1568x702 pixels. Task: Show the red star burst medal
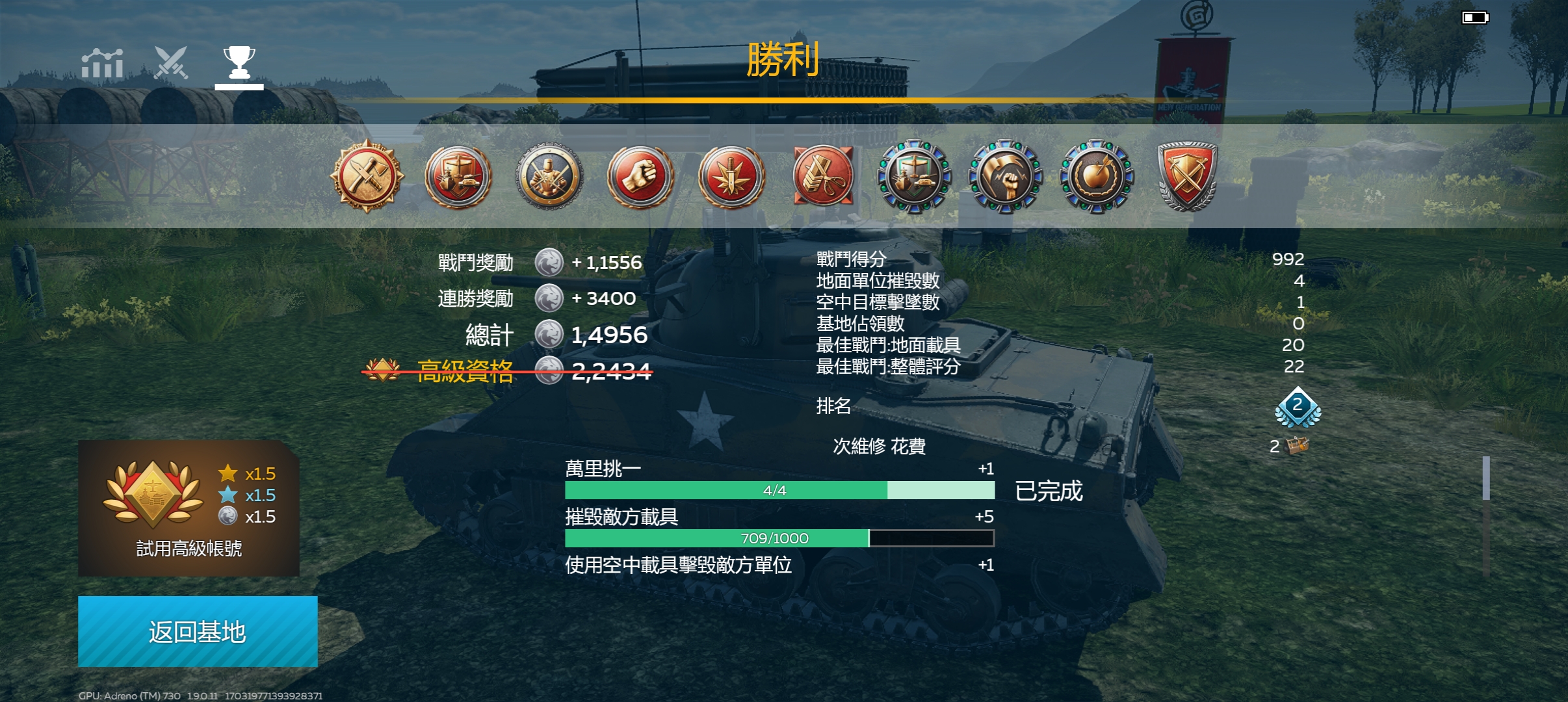(x=731, y=176)
